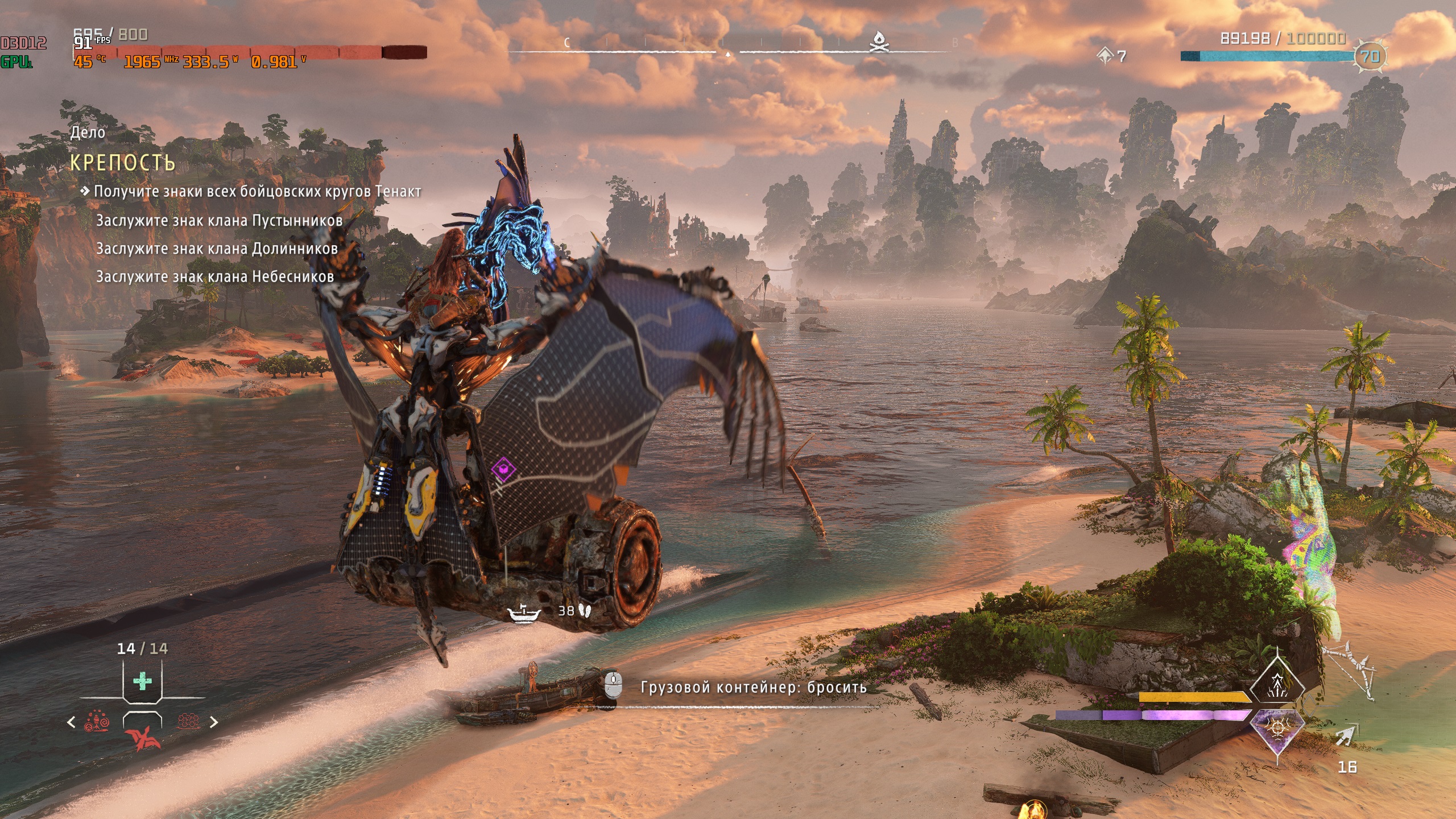Cycle tool hotbar with left arrow
Viewport: 1456px width, 819px height.
tap(71, 722)
